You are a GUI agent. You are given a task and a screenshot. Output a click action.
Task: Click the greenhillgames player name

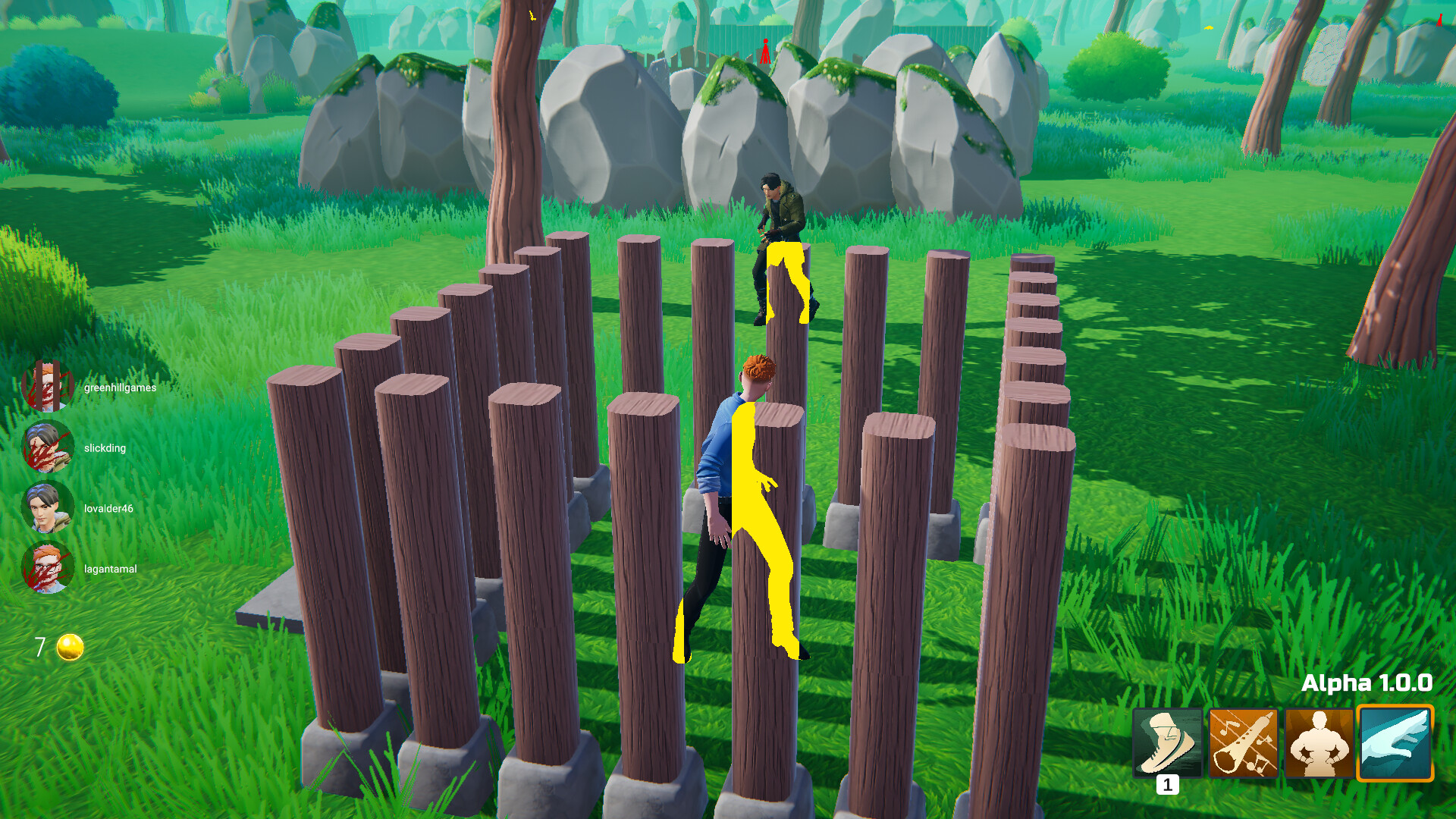click(x=119, y=387)
